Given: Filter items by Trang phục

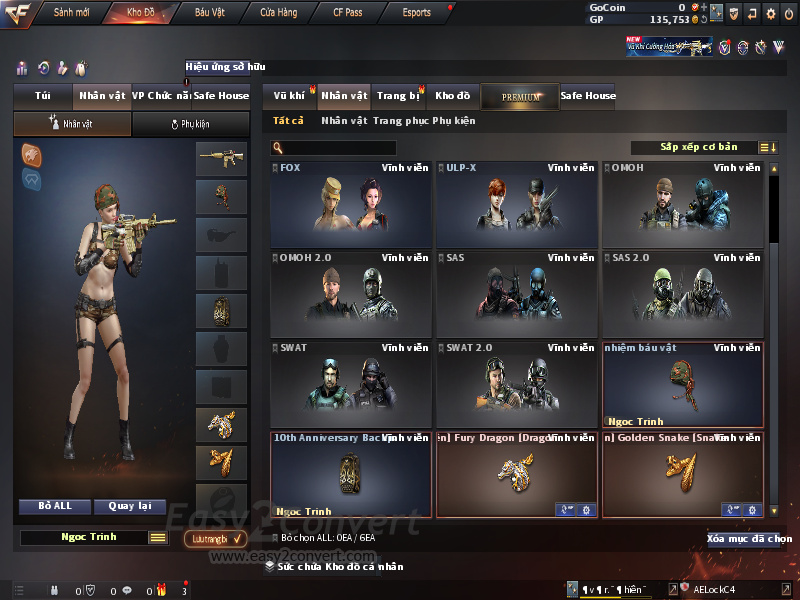Looking at the screenshot, I should point(400,121).
